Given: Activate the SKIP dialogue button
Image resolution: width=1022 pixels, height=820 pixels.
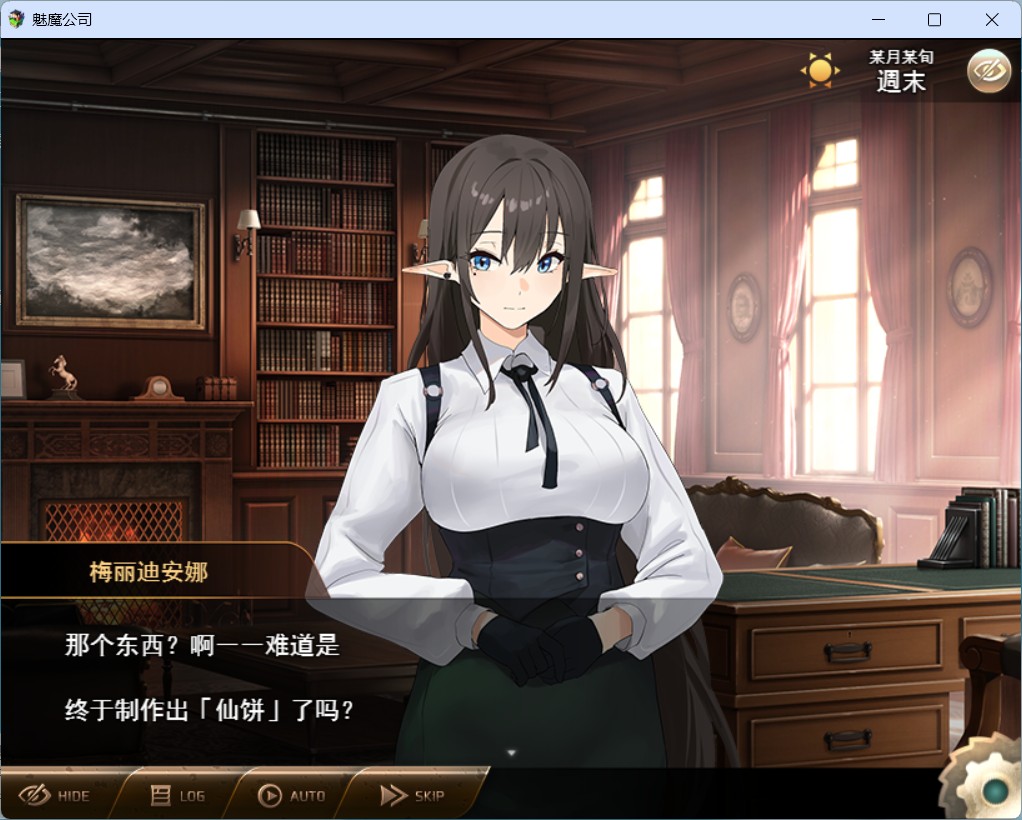Looking at the screenshot, I should 412,796.
